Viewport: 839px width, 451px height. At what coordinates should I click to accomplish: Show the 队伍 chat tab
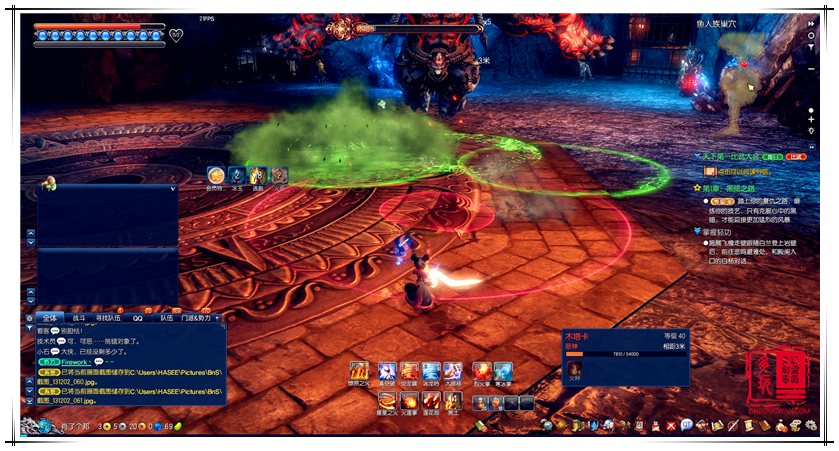point(167,317)
